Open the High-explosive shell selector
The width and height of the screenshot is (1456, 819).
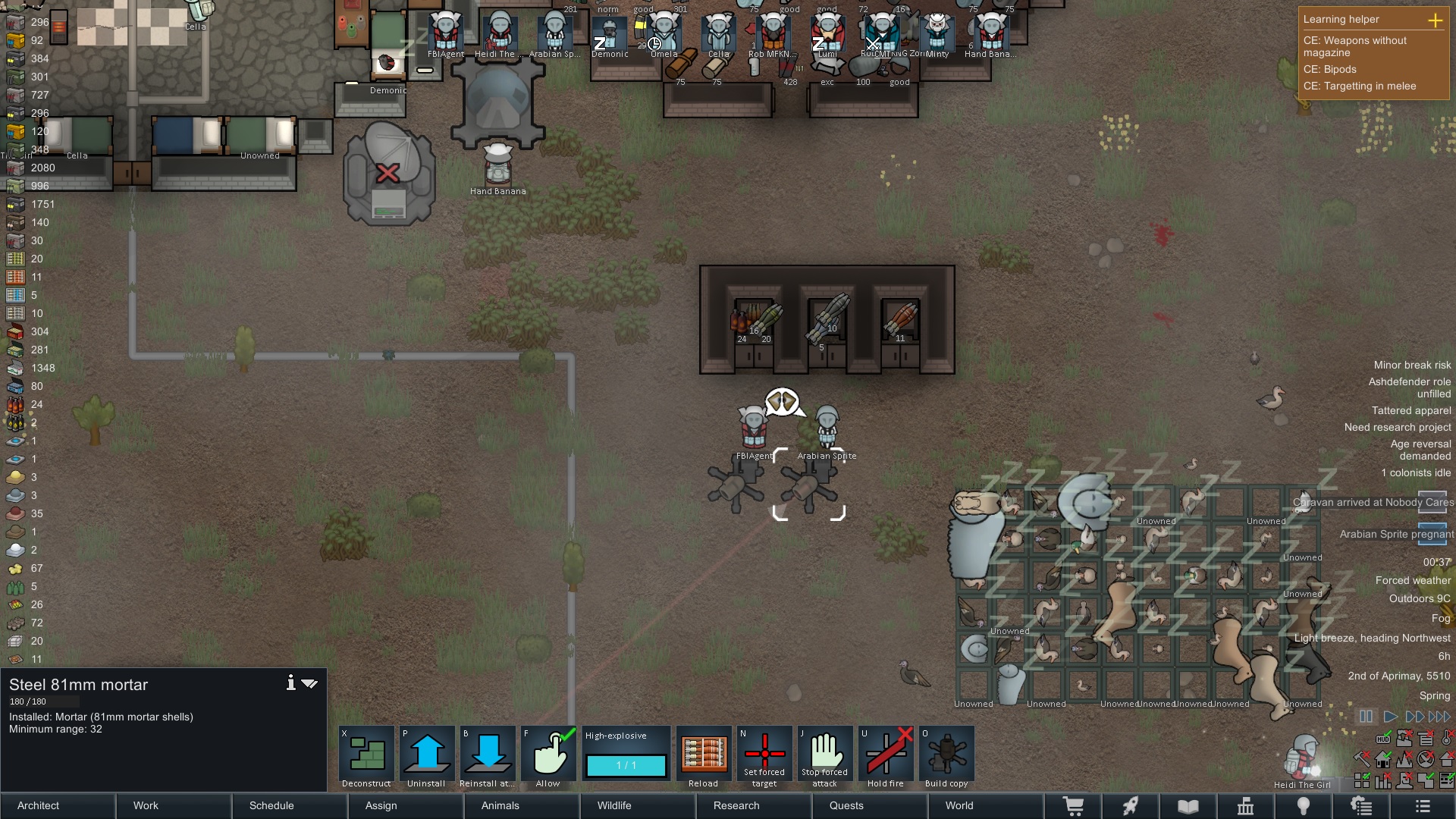pos(626,736)
